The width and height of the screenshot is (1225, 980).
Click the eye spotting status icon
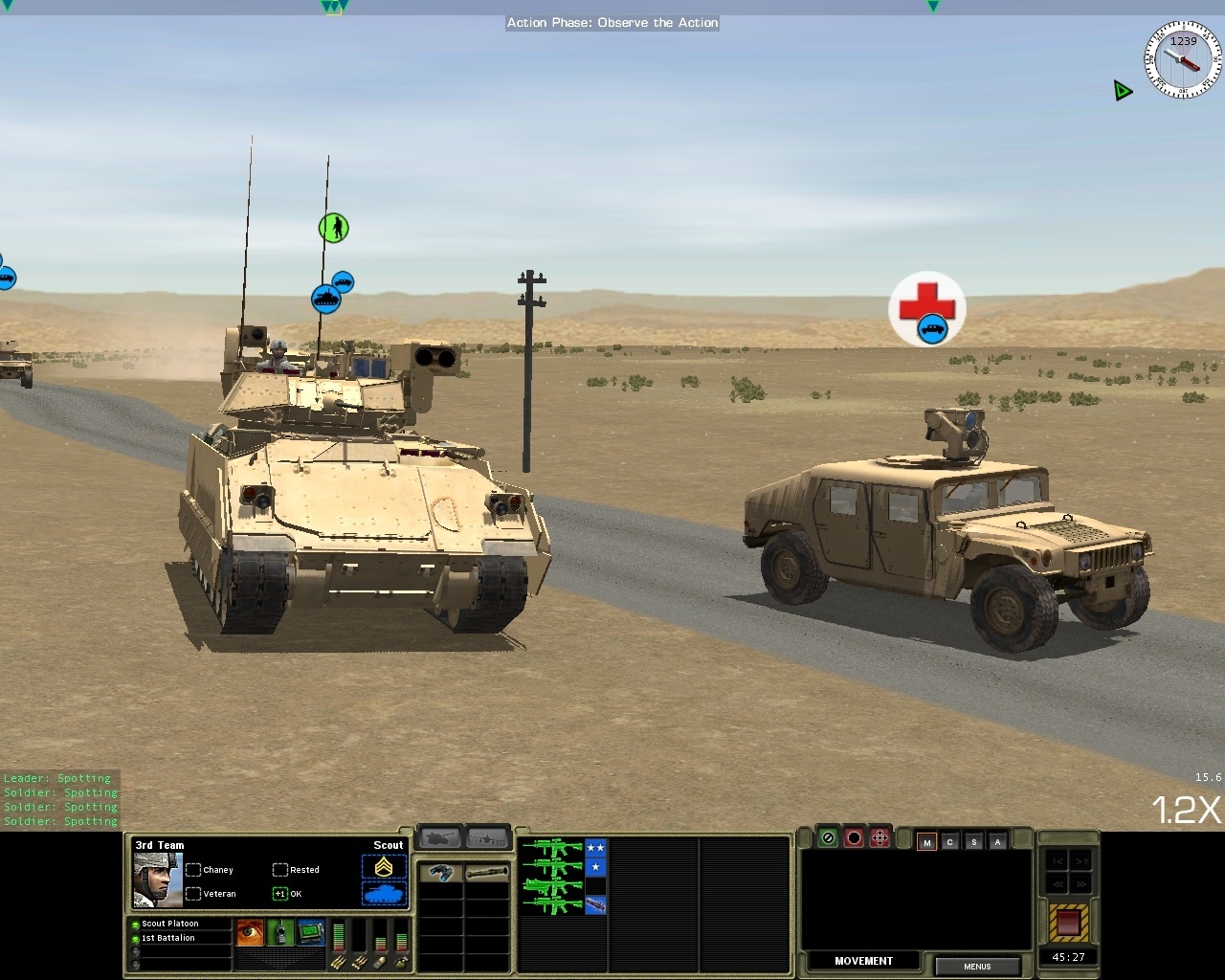(x=248, y=933)
